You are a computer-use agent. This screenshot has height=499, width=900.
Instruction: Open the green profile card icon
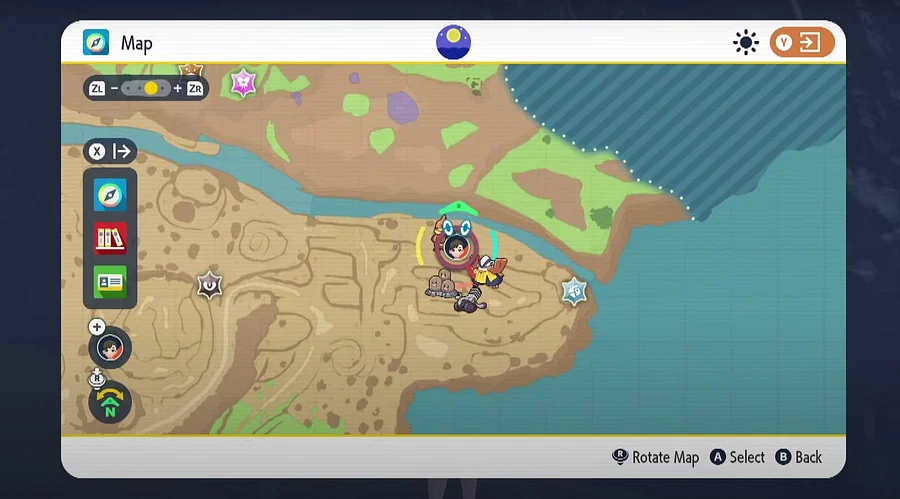coord(110,282)
